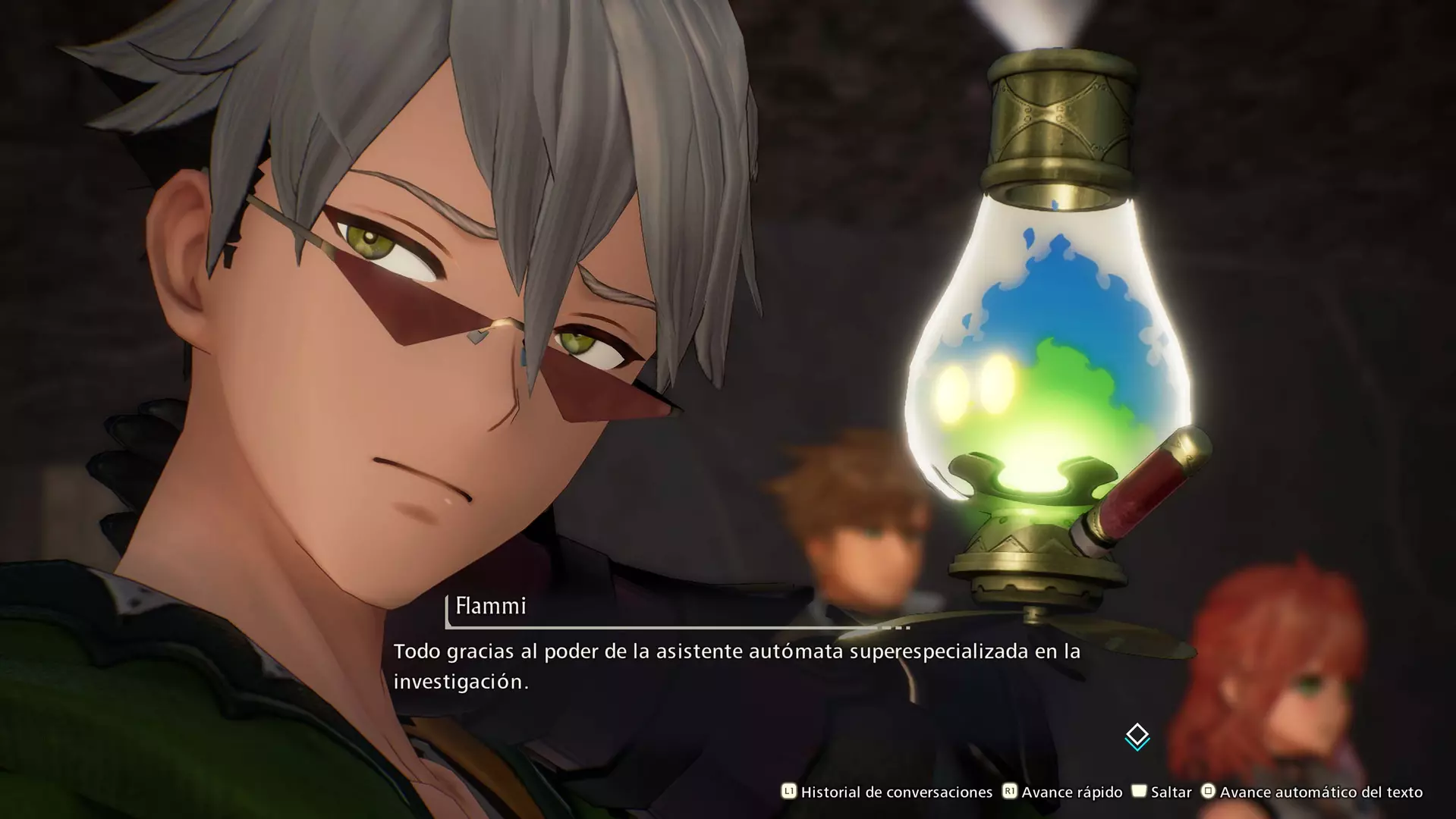
Task: Activate Avance rápido fast-forward
Action: [1062, 792]
